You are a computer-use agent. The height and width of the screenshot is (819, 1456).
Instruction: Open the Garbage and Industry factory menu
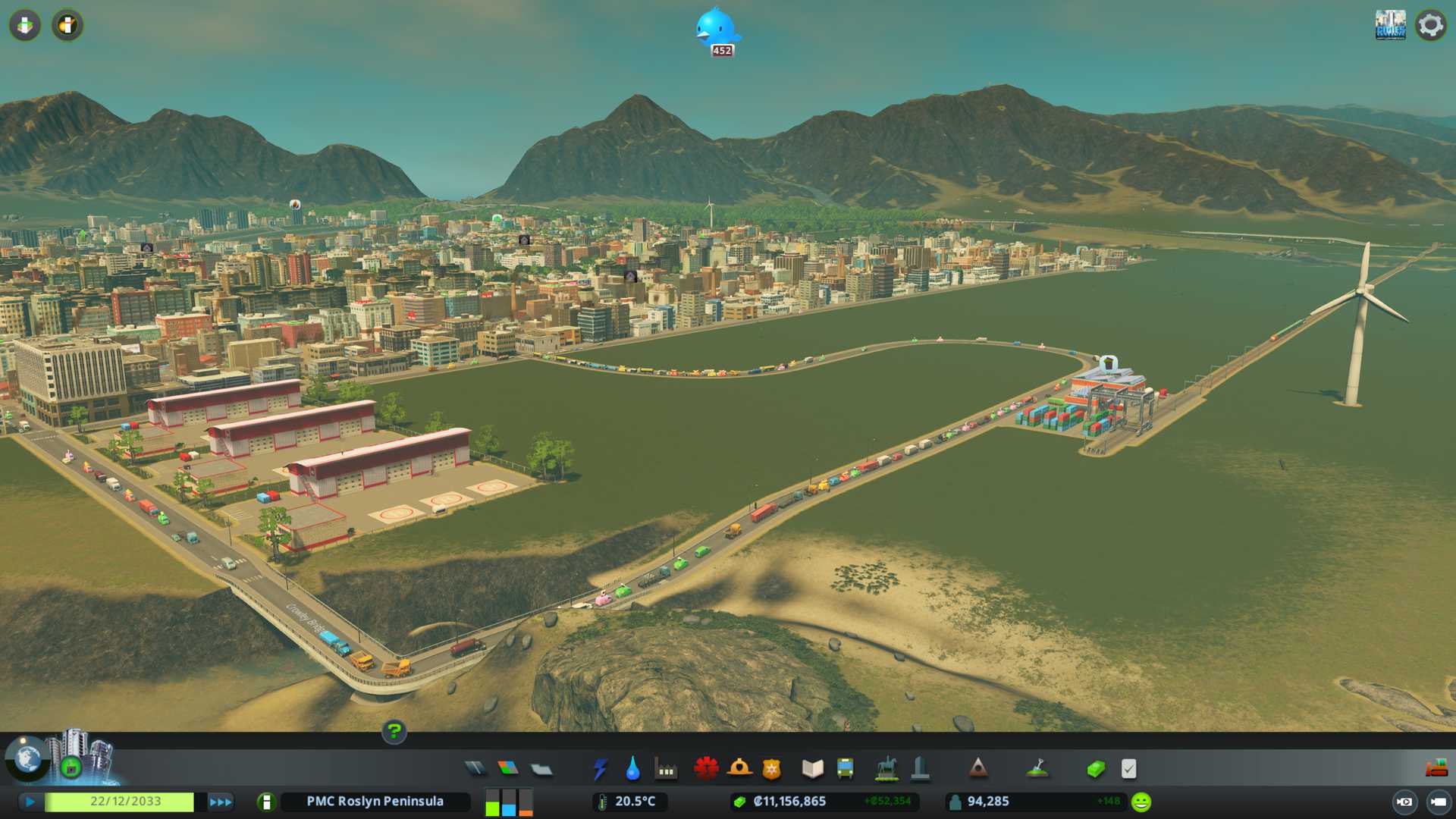click(x=666, y=769)
